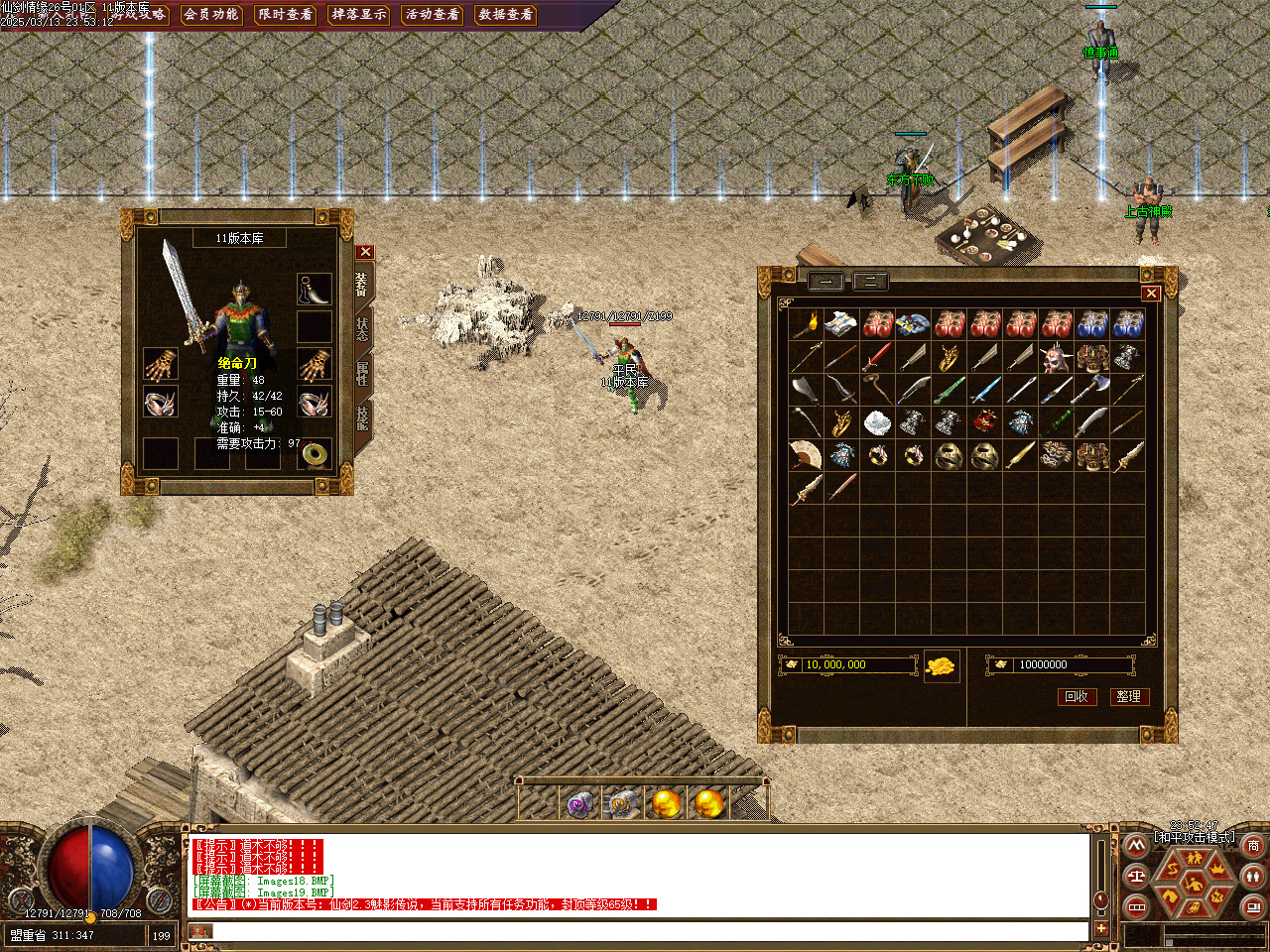Select the folding fan item in the bag

click(x=806, y=455)
